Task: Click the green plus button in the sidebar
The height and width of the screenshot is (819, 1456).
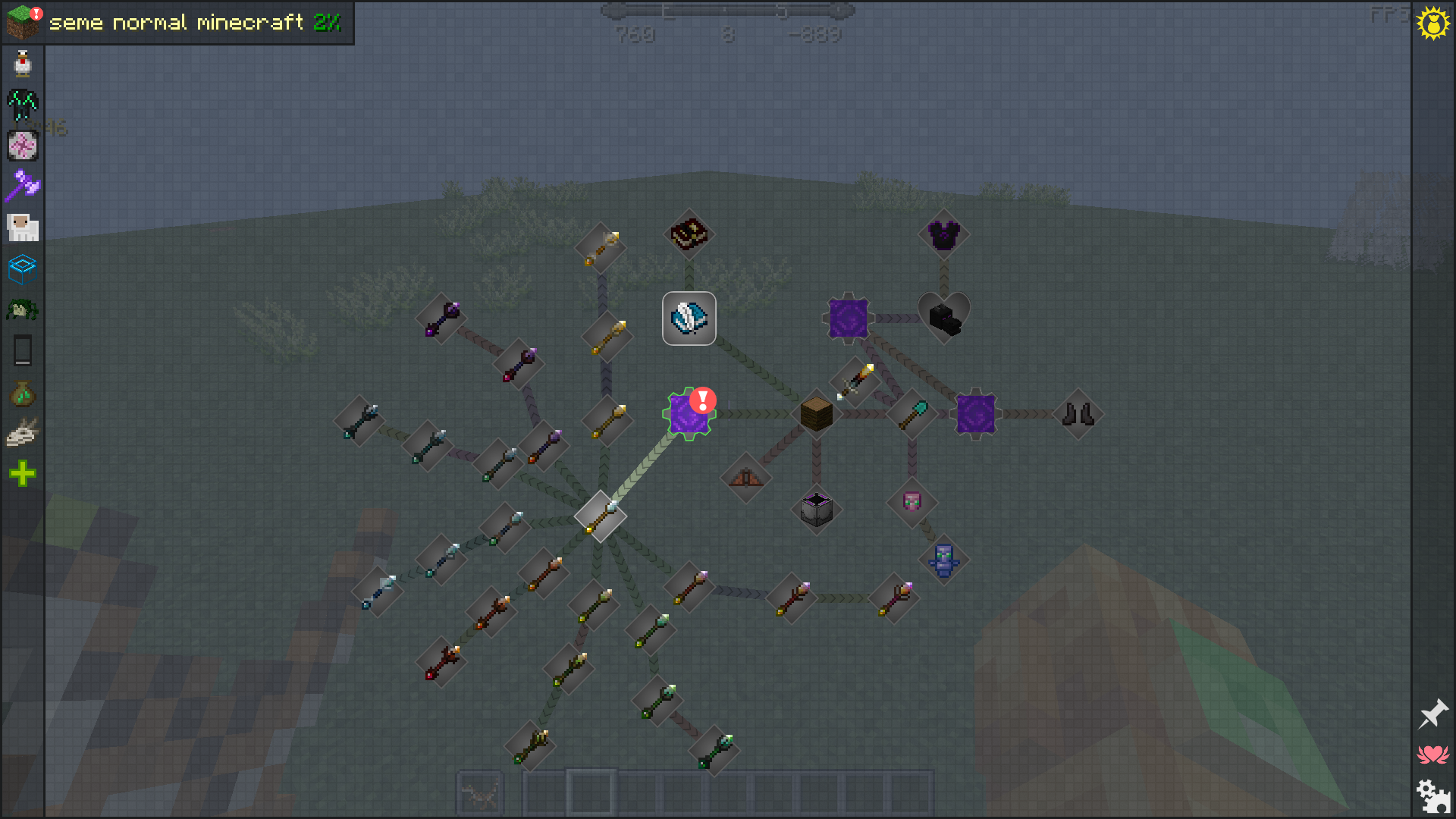Action: tap(22, 473)
